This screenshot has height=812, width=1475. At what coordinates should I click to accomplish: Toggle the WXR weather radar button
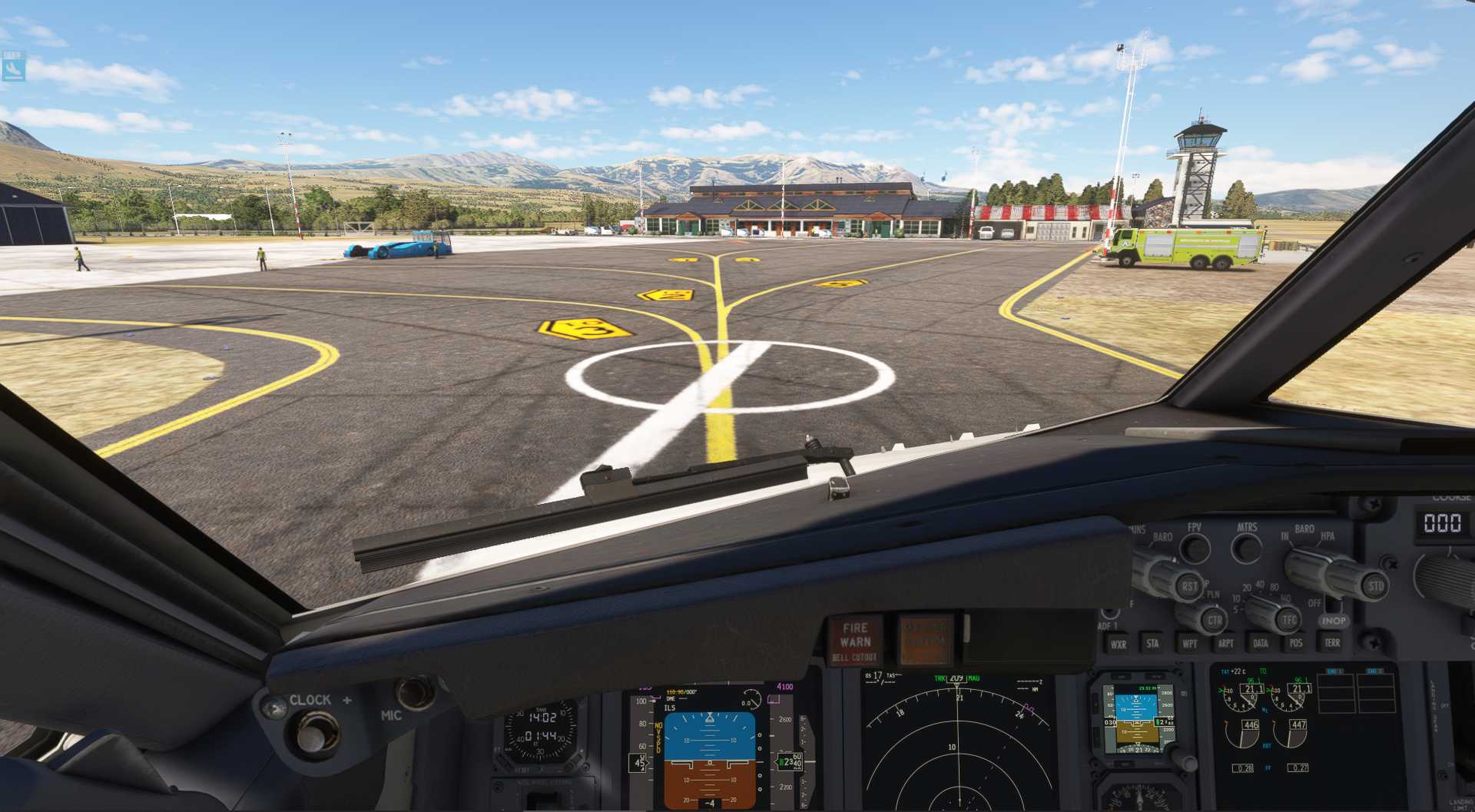(1119, 645)
